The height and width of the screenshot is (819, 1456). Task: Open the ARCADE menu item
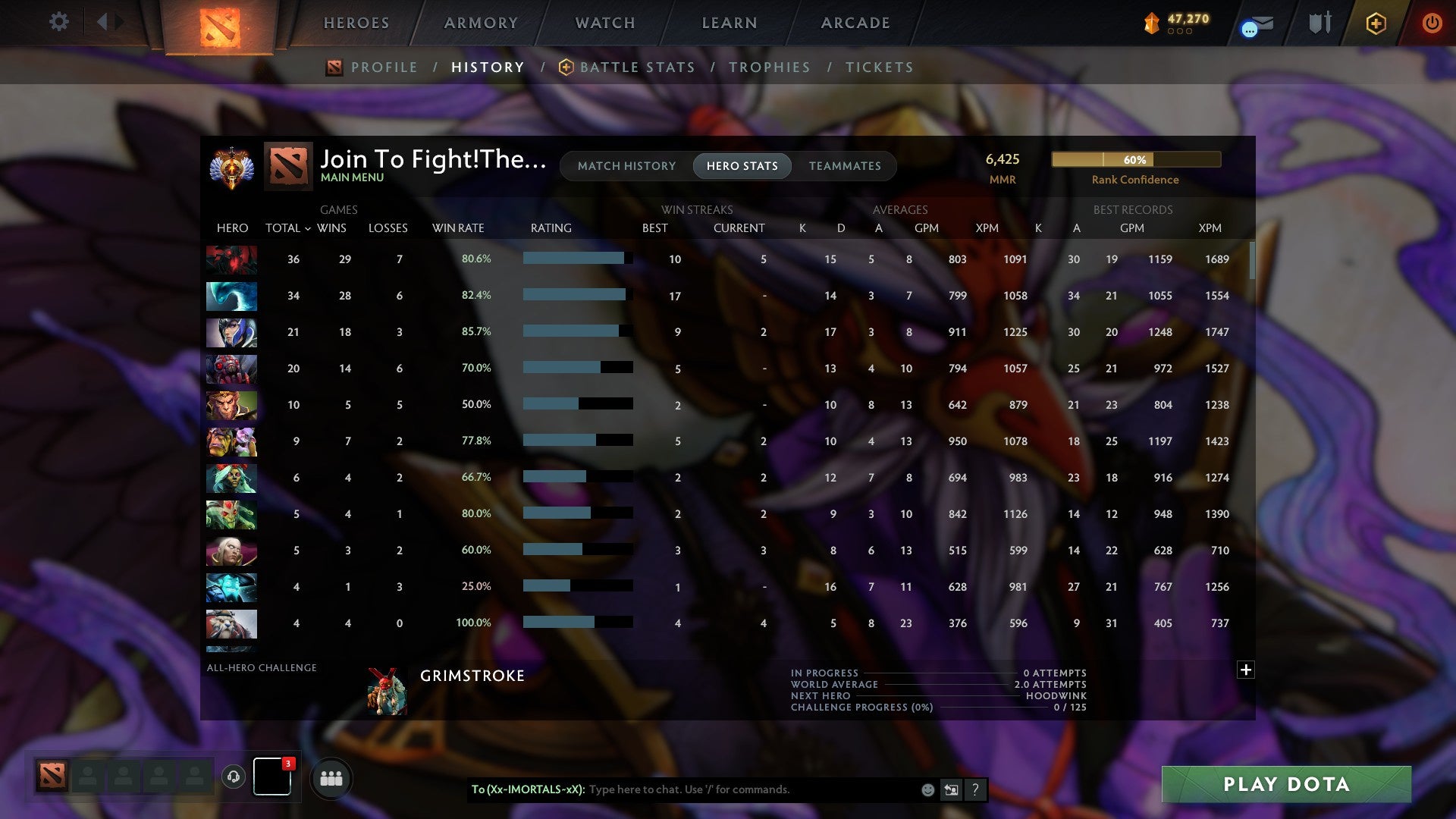coord(855,23)
